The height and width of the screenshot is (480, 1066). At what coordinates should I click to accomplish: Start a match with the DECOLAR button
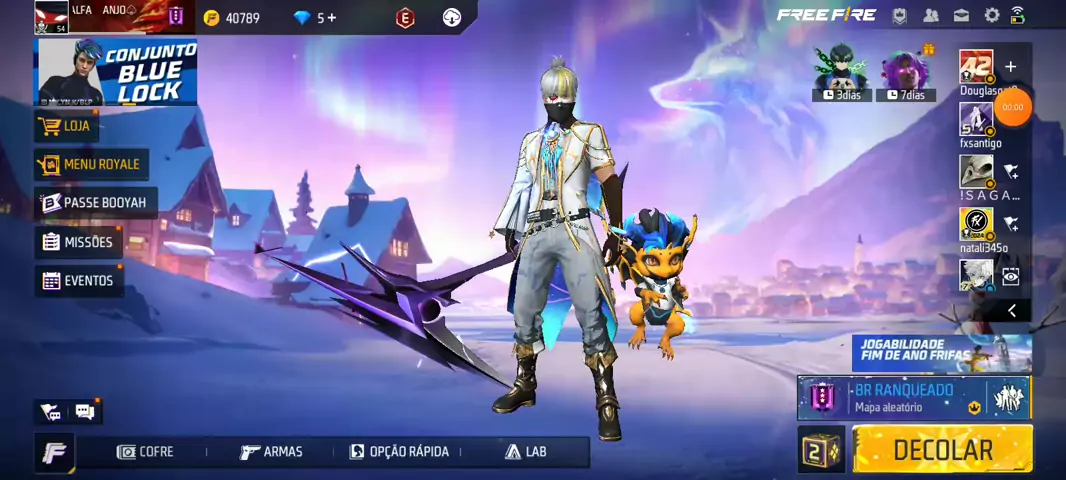942,449
